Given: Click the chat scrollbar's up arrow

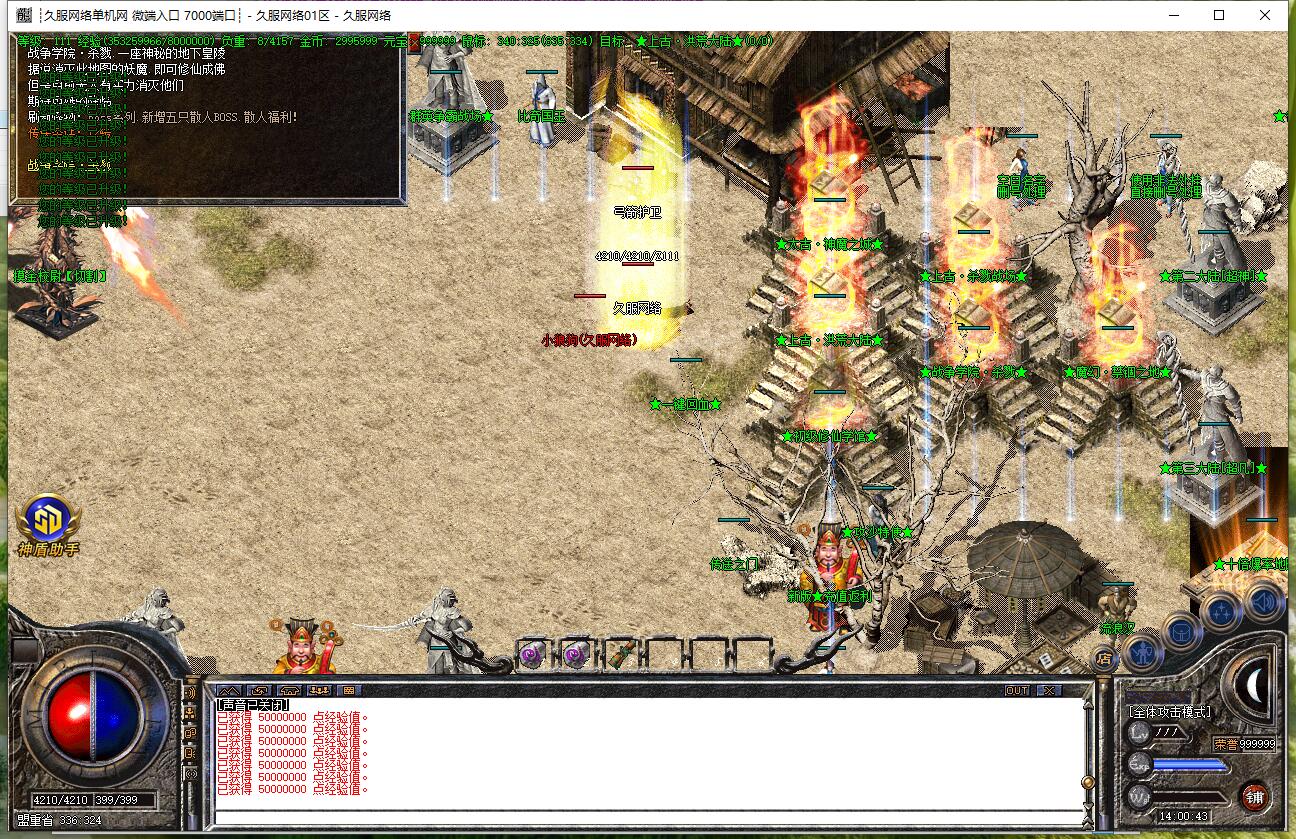Looking at the screenshot, I should 1088,704.
